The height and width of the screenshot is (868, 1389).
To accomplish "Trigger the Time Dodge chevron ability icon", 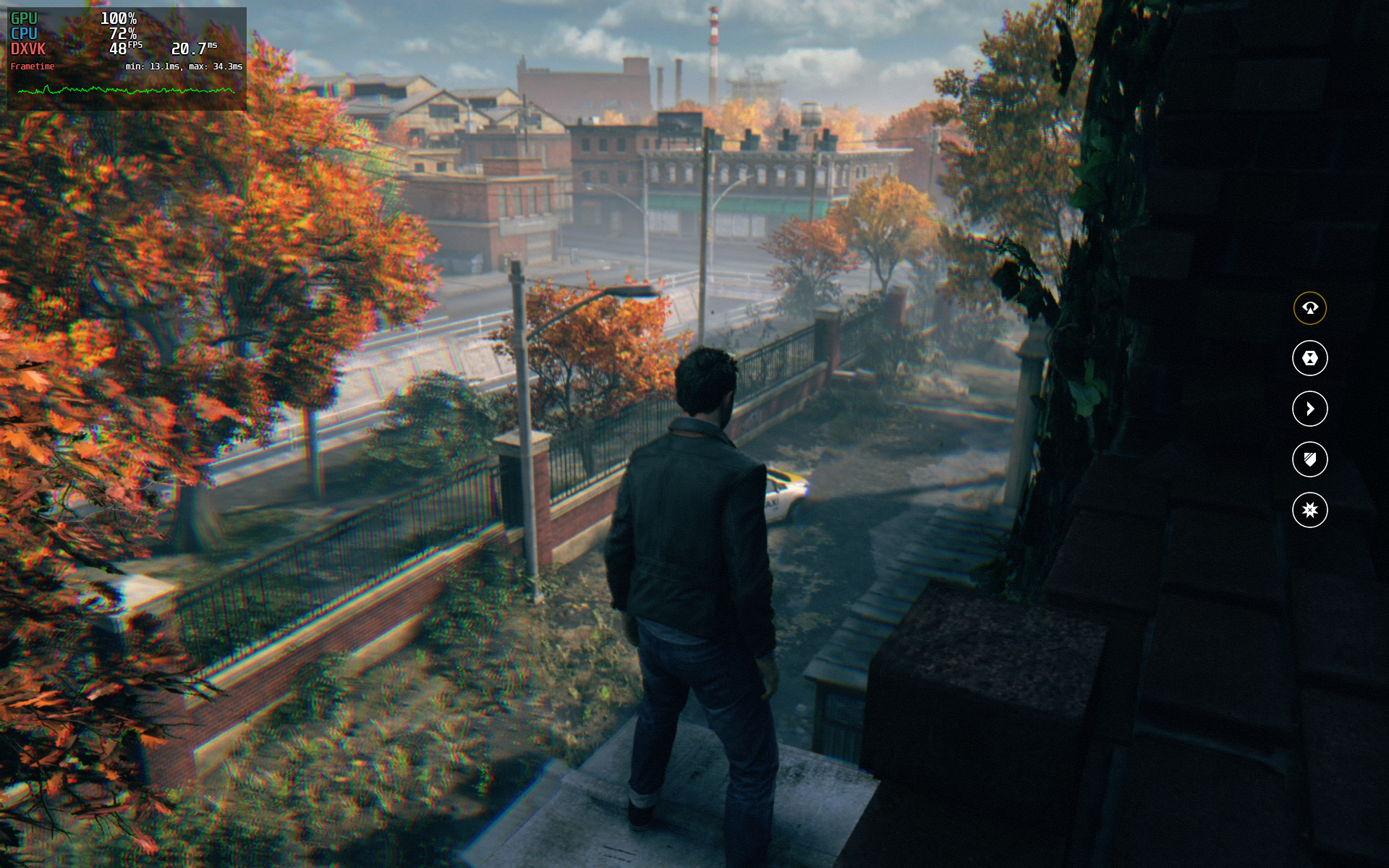I will [x=1309, y=409].
